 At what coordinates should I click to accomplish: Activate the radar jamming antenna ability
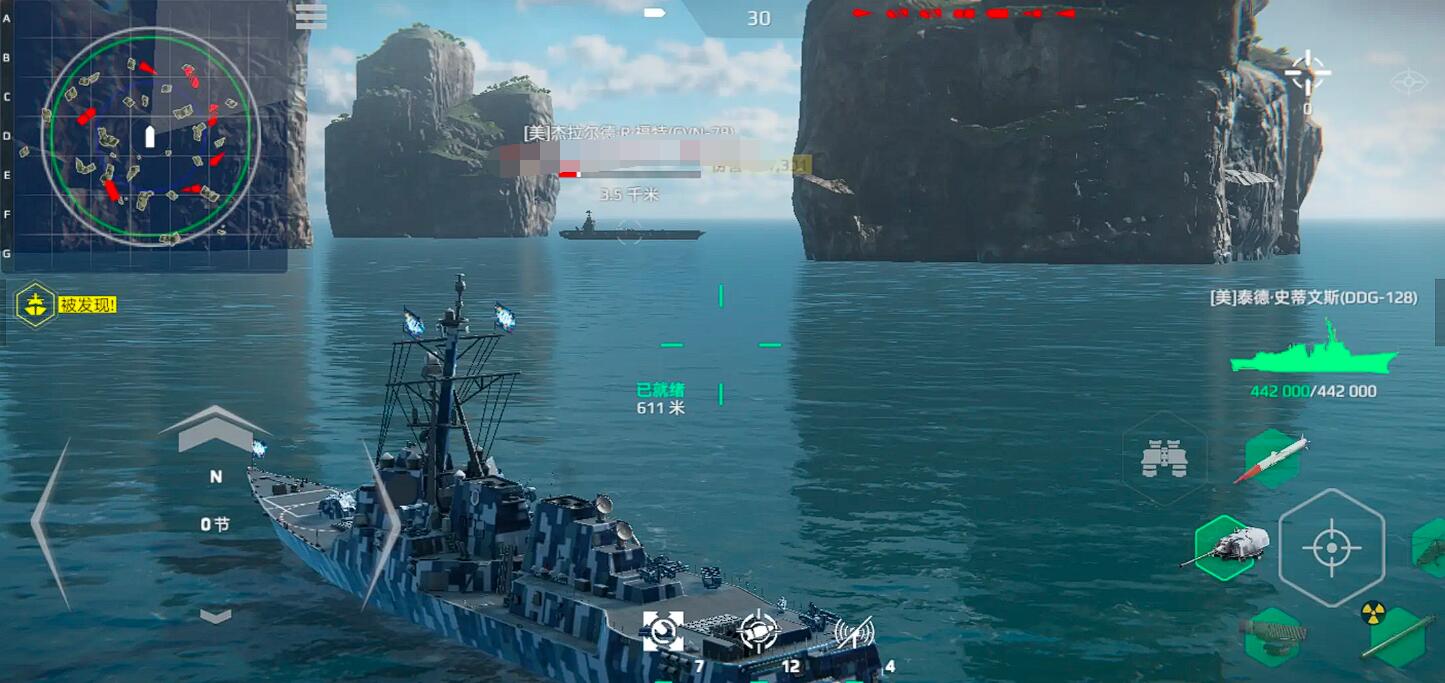pos(854,631)
